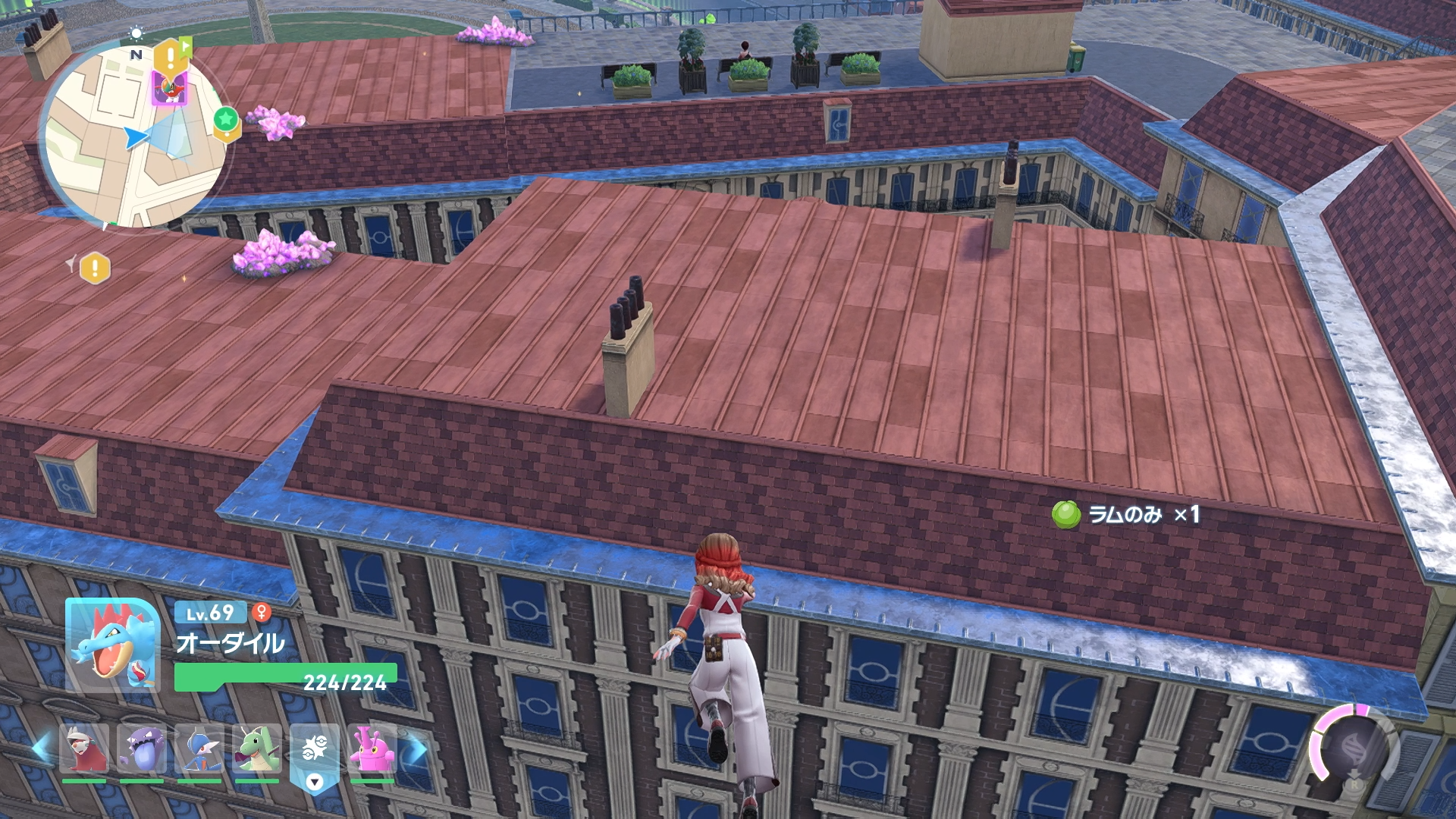Select the pink Heracross party slot
1456x819 pixels.
pyautogui.click(x=372, y=749)
